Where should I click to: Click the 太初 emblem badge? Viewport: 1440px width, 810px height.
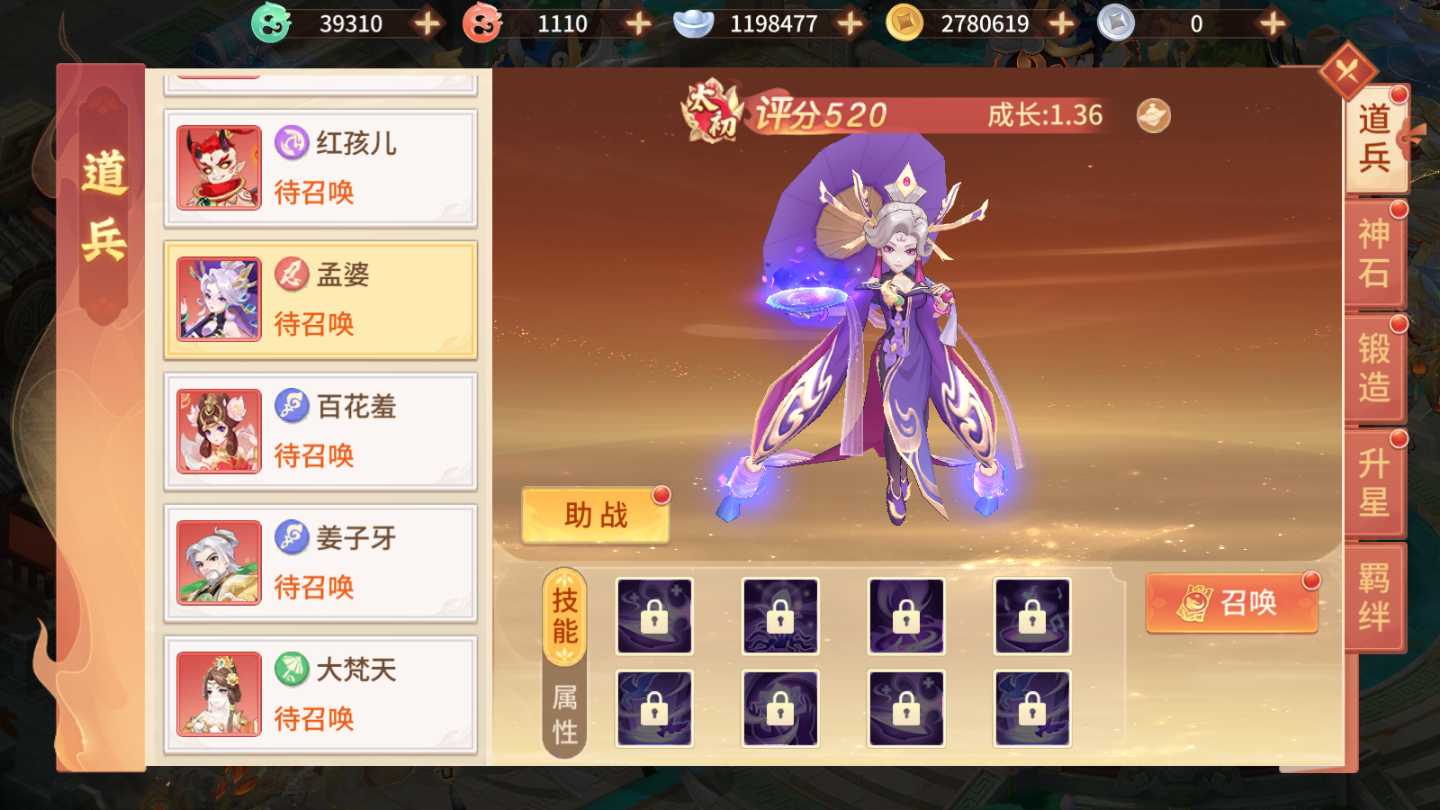[x=711, y=113]
